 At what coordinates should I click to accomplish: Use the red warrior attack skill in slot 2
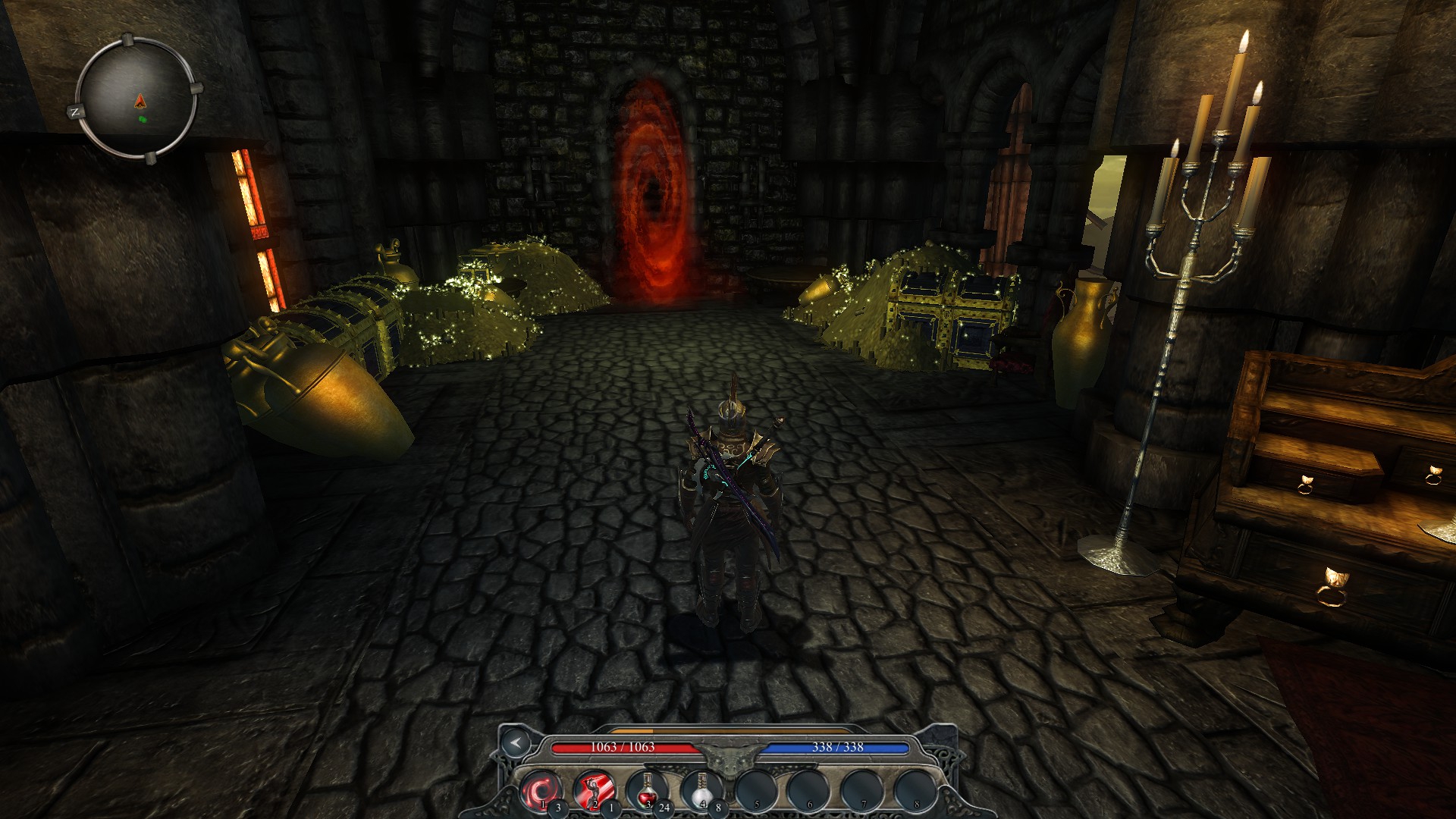pos(593,791)
